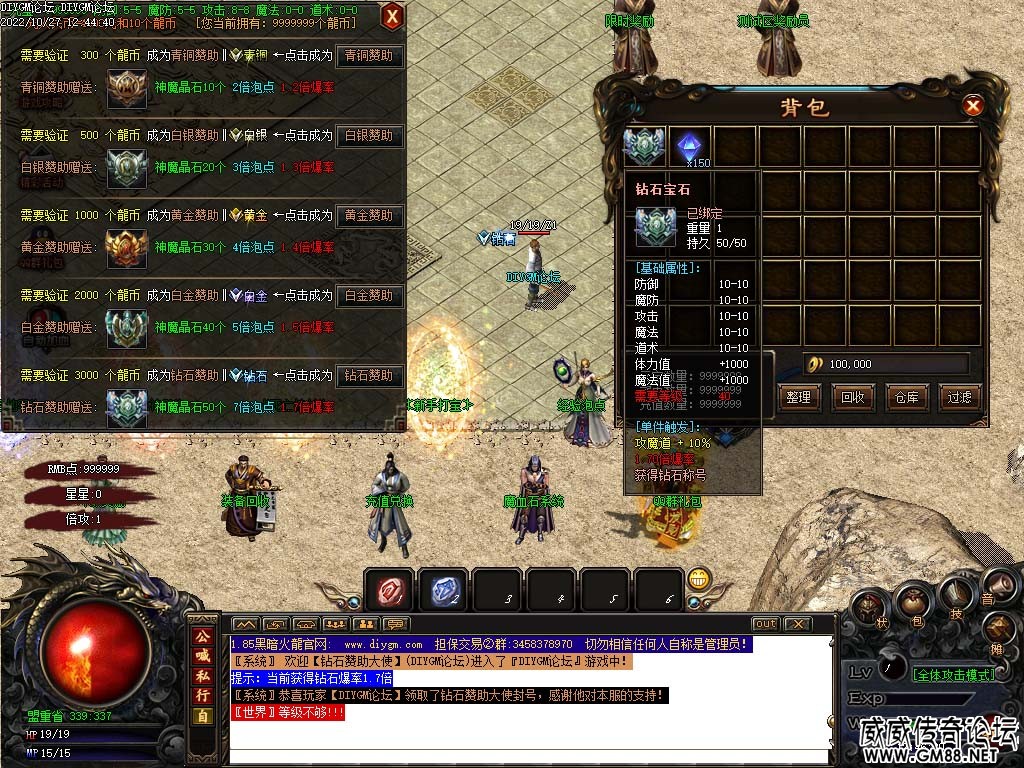Use the blue item in hotbar slot 2
Viewport: 1024px width, 768px height.
click(443, 590)
